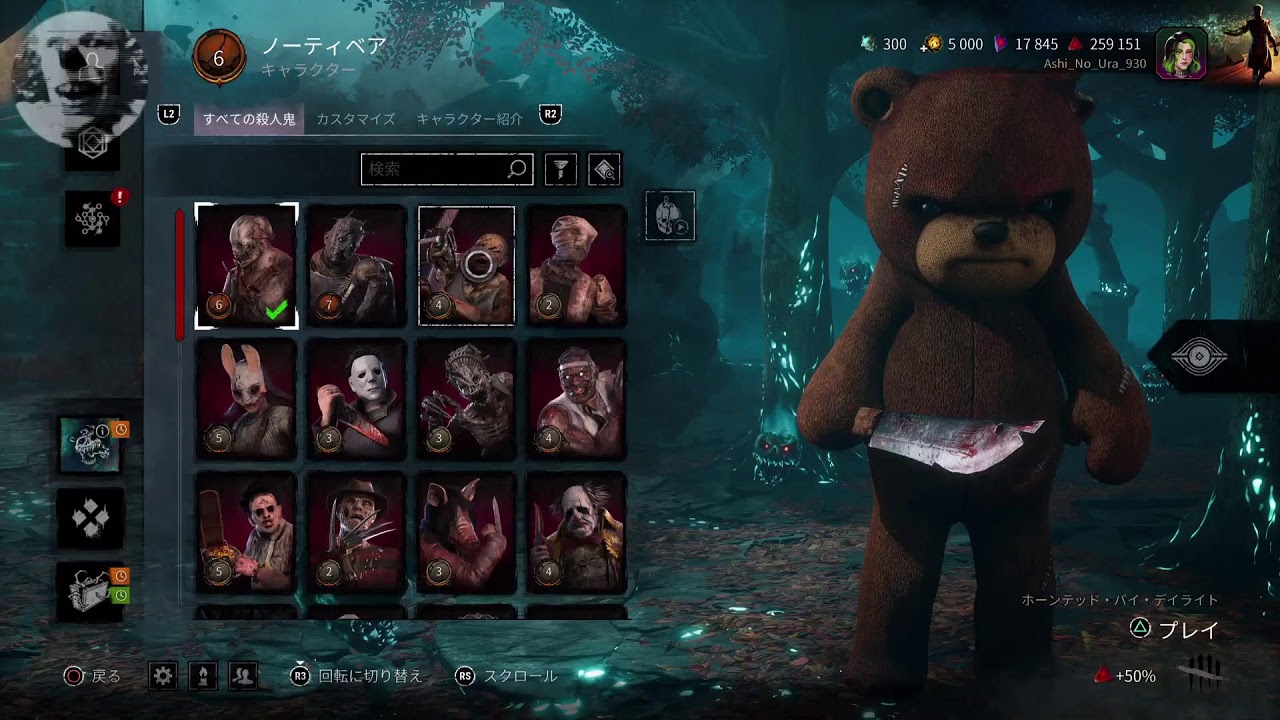
Task: Open the filter funnel button
Action: pyautogui.click(x=561, y=170)
